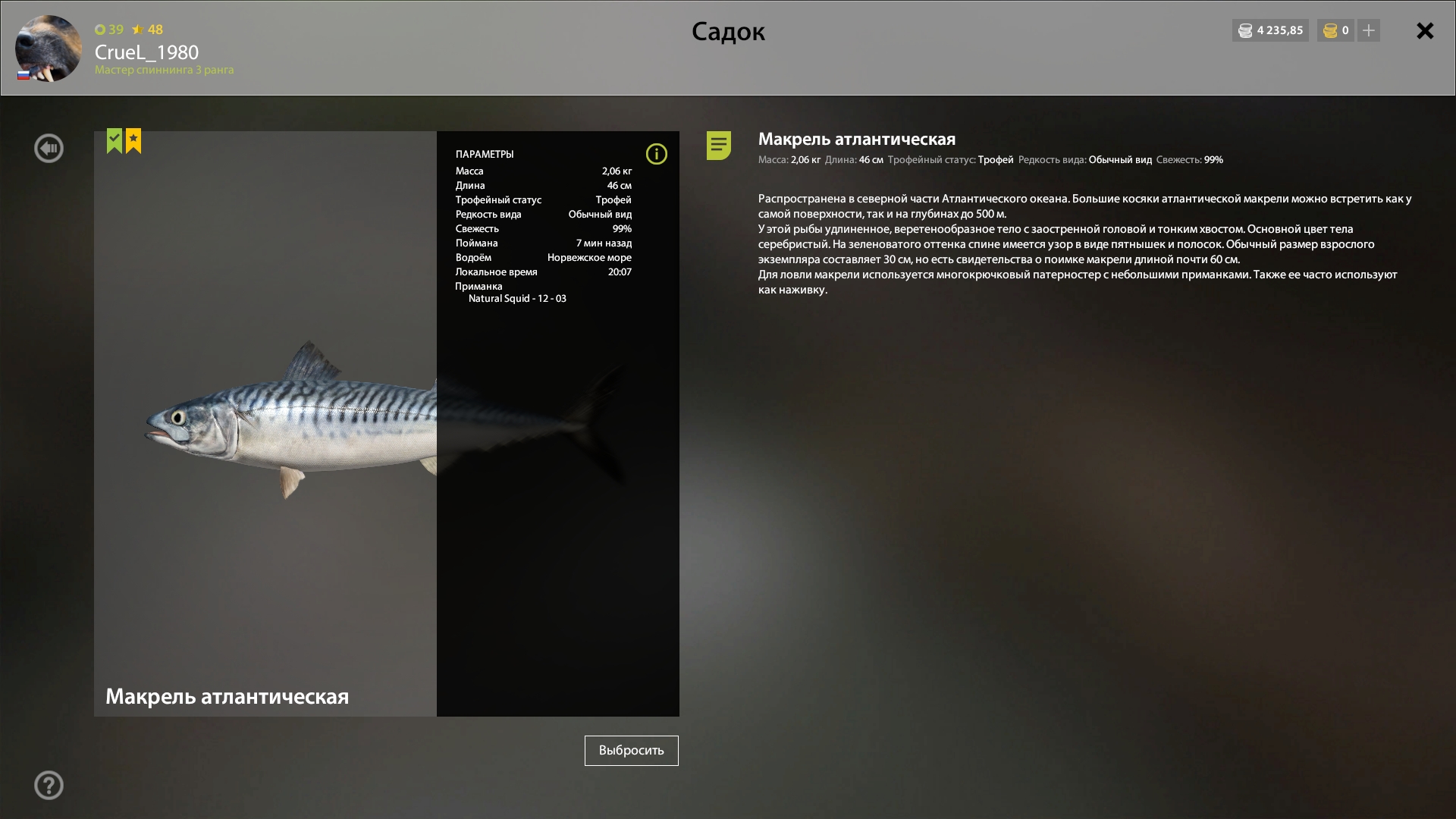This screenshot has height=819, width=1456.
Task: Click the bait entry Natural Squid - 12 - 03
Action: point(518,298)
